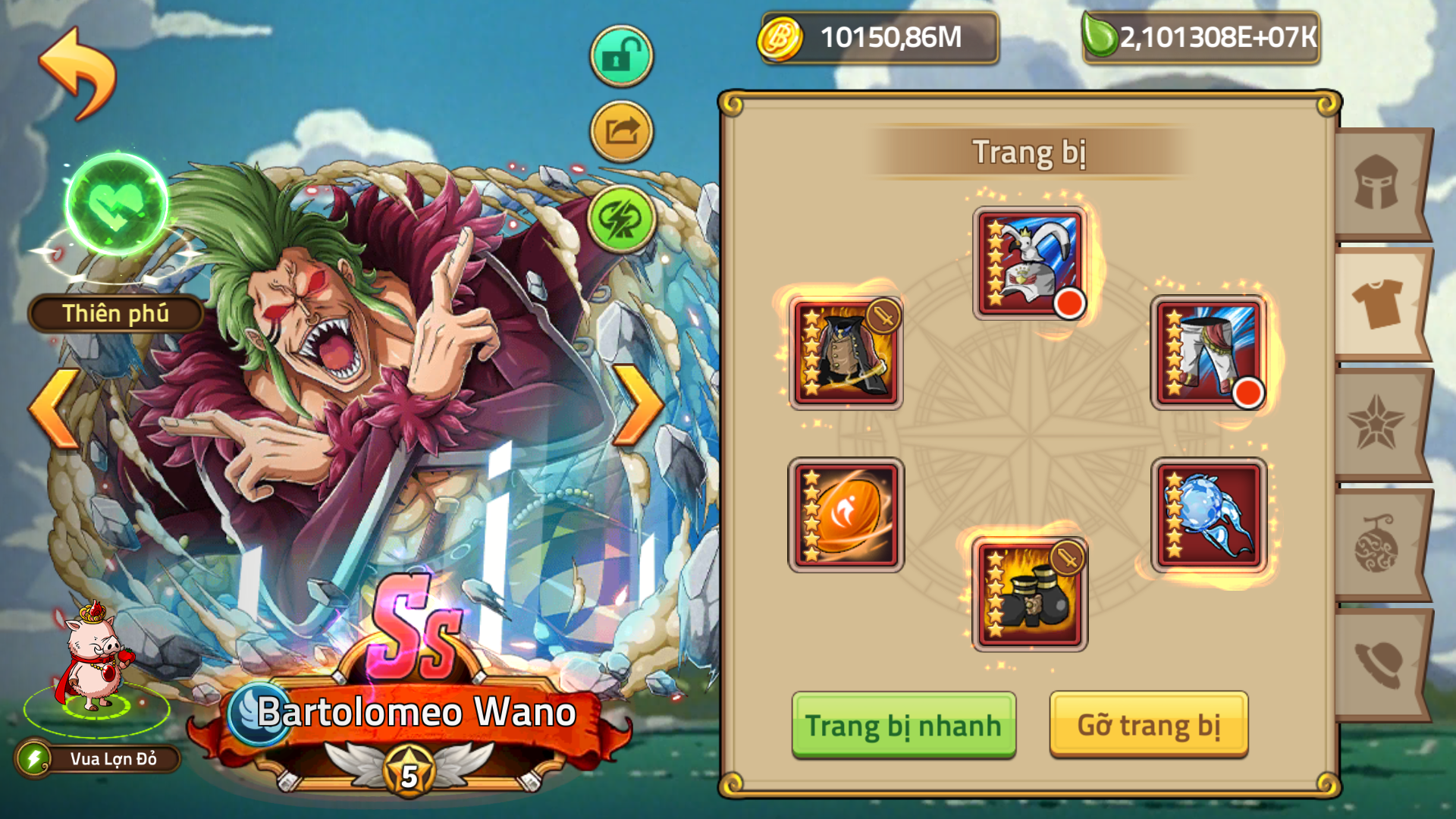Click the pants equipment with red notification dot

pyautogui.click(x=1207, y=350)
